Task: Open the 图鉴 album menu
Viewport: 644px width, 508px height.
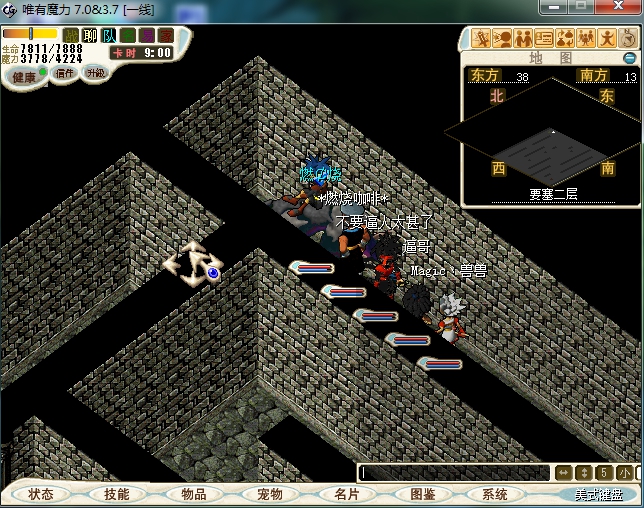Action: click(x=422, y=494)
